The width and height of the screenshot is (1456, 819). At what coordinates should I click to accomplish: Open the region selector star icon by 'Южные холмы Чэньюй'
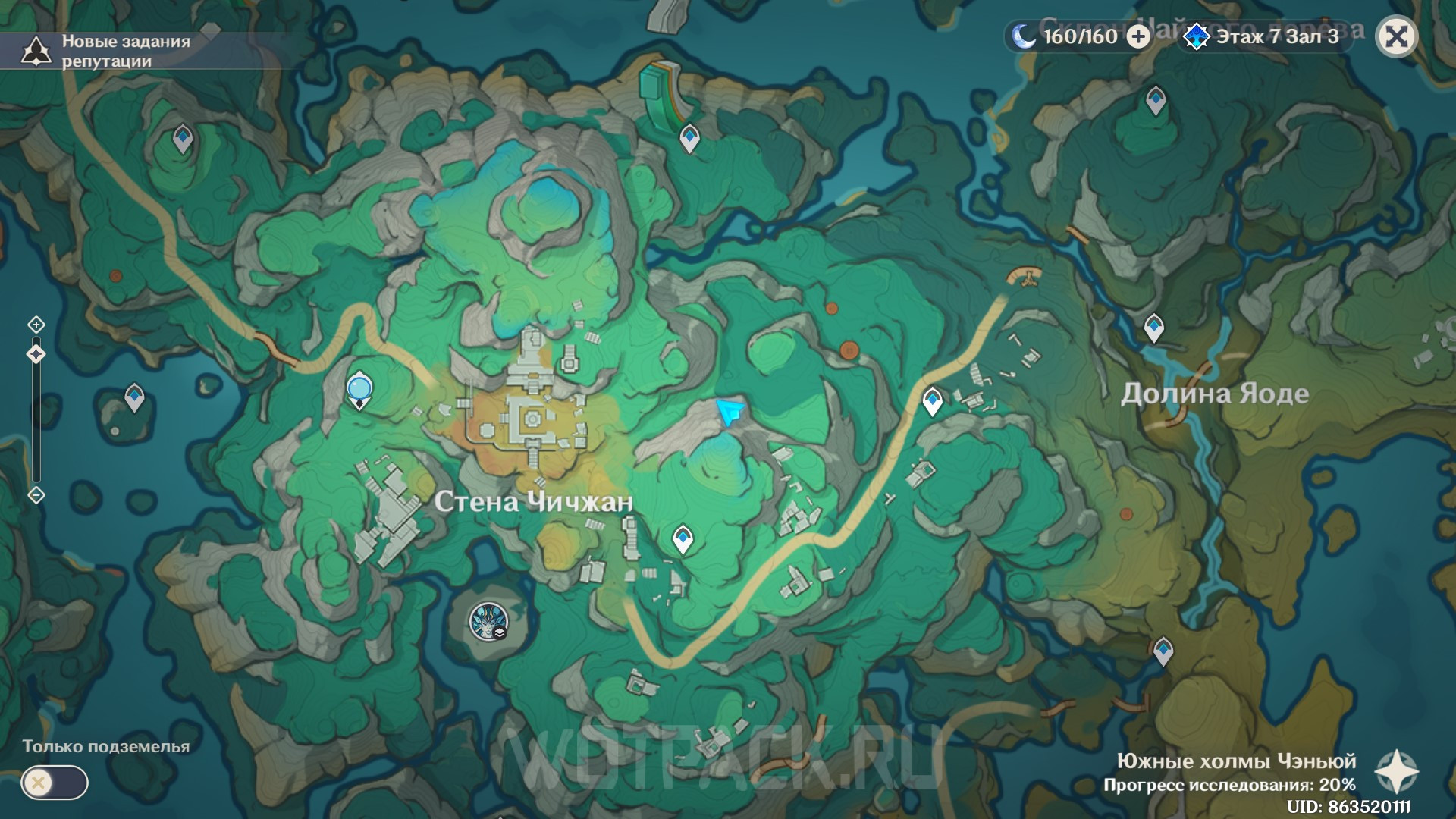pyautogui.click(x=1396, y=772)
